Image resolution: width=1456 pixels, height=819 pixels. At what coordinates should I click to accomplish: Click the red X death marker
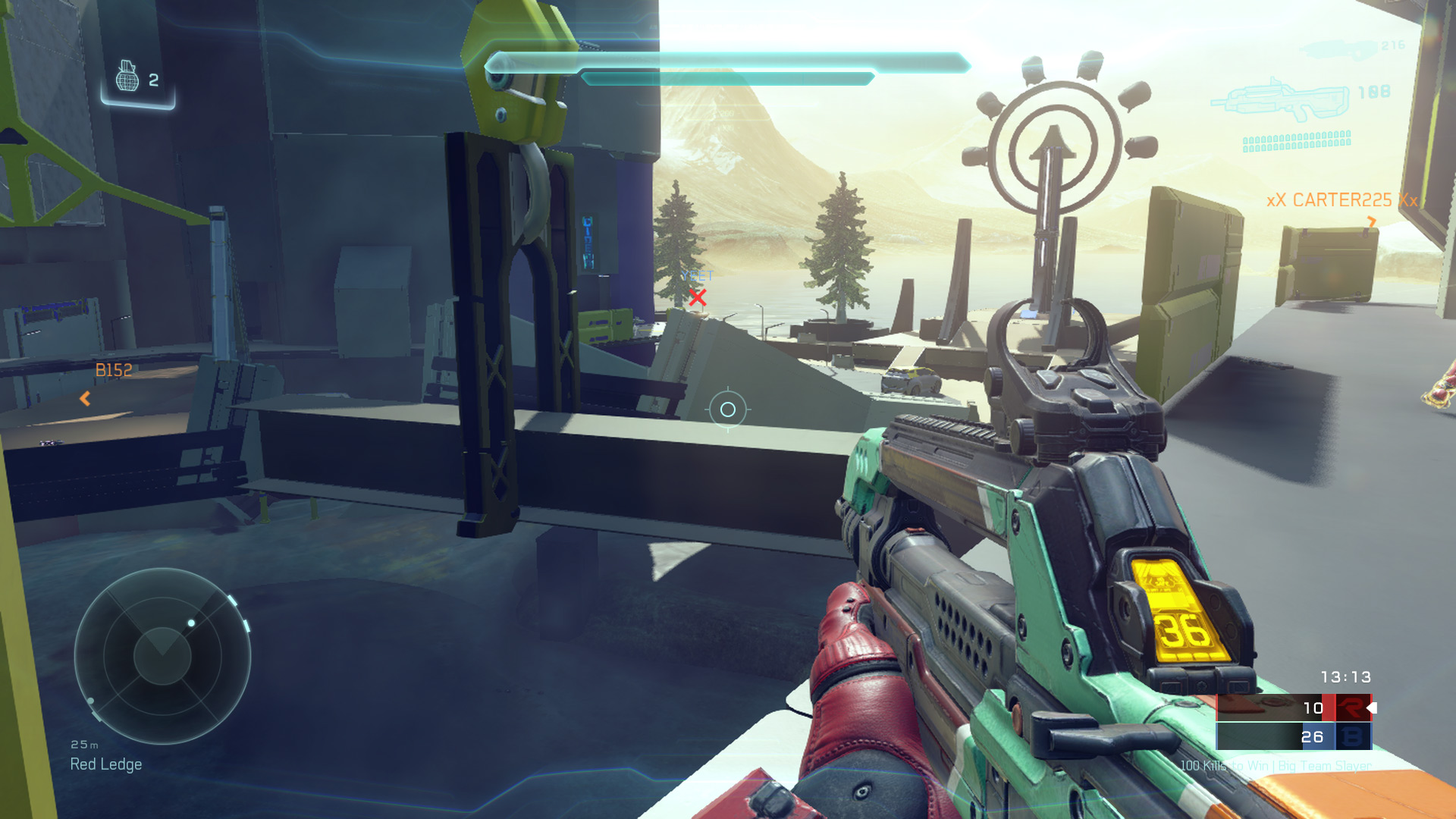(x=698, y=297)
